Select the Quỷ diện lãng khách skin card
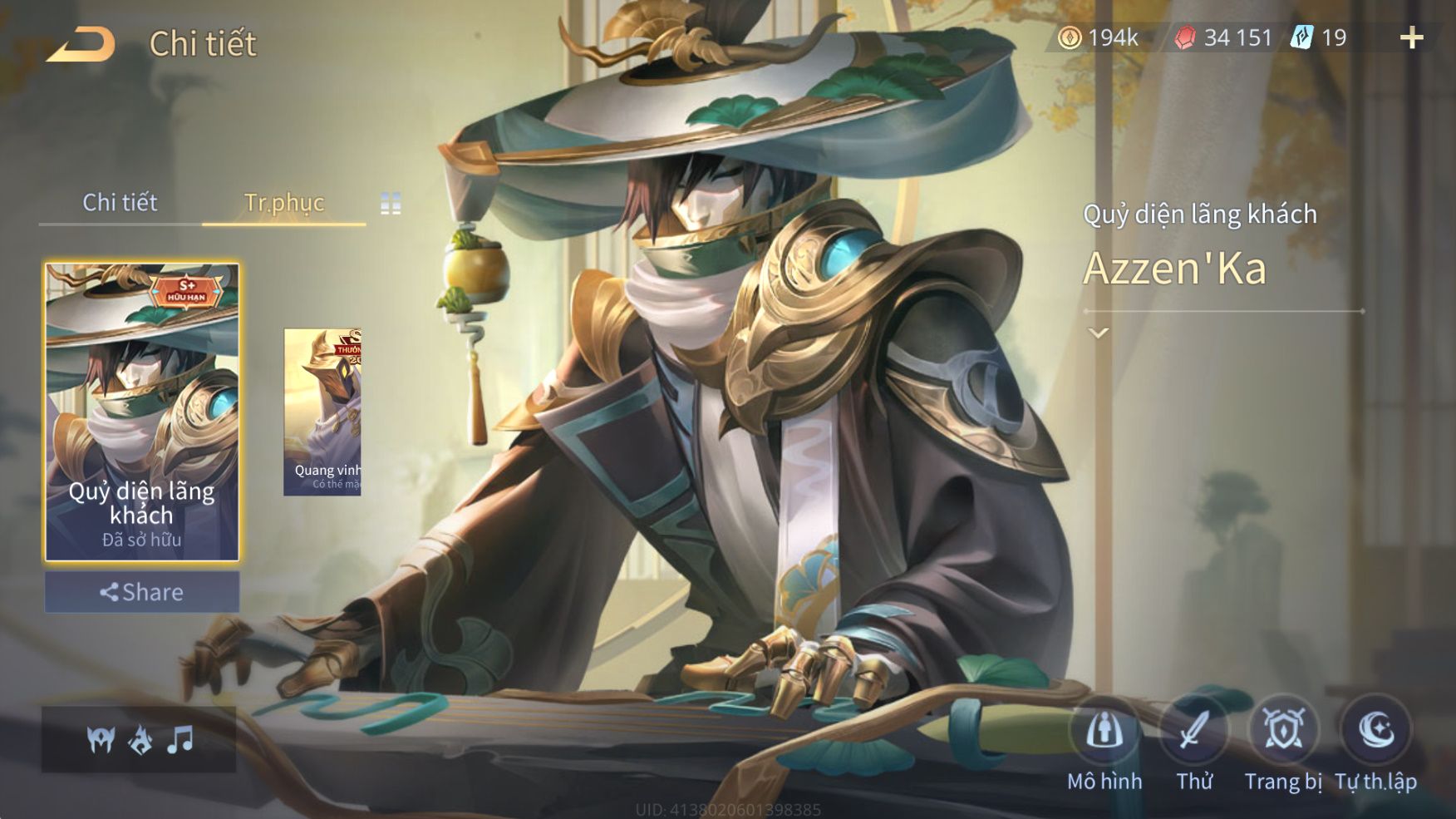The image size is (1456, 819). point(142,412)
